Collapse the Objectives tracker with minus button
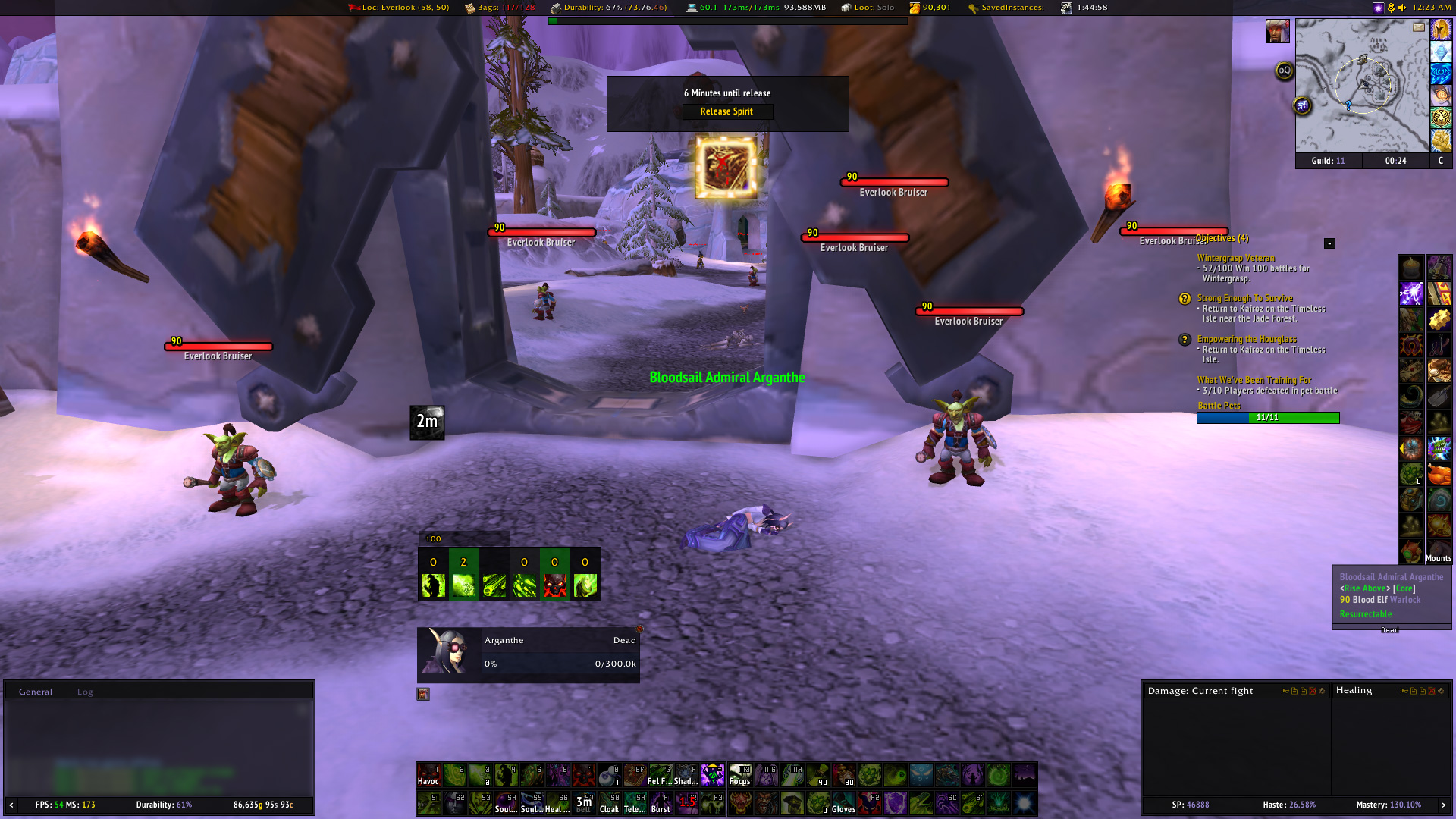The width and height of the screenshot is (1456, 819). click(1329, 243)
